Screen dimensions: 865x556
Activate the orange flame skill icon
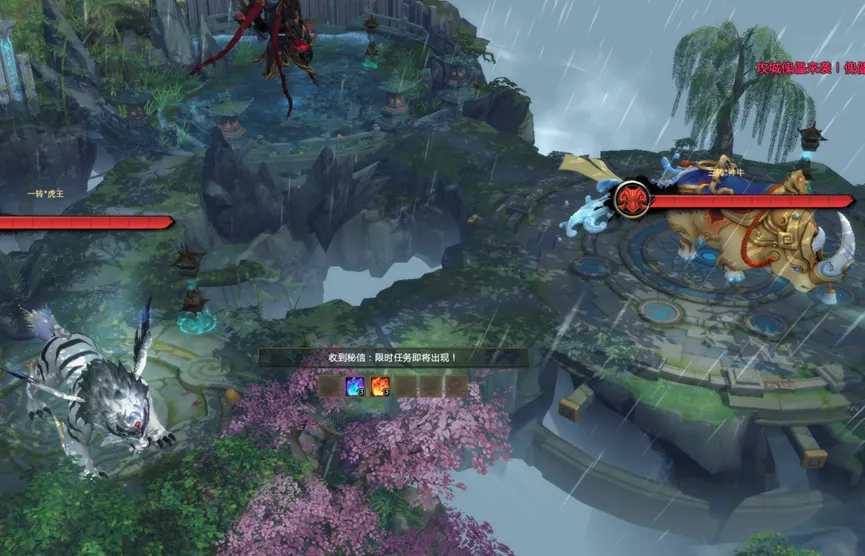tap(380, 386)
